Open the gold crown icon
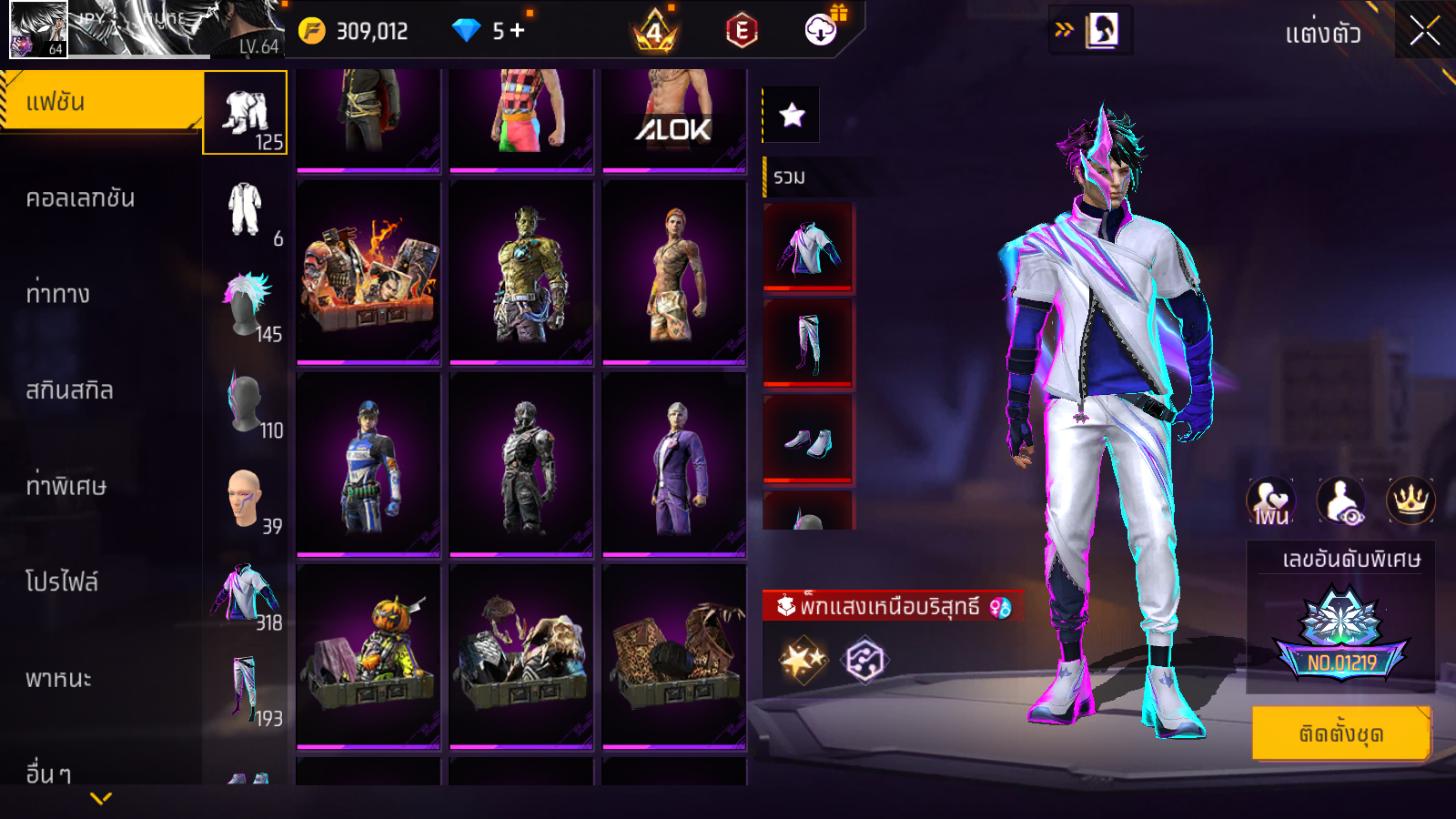 (1410, 500)
